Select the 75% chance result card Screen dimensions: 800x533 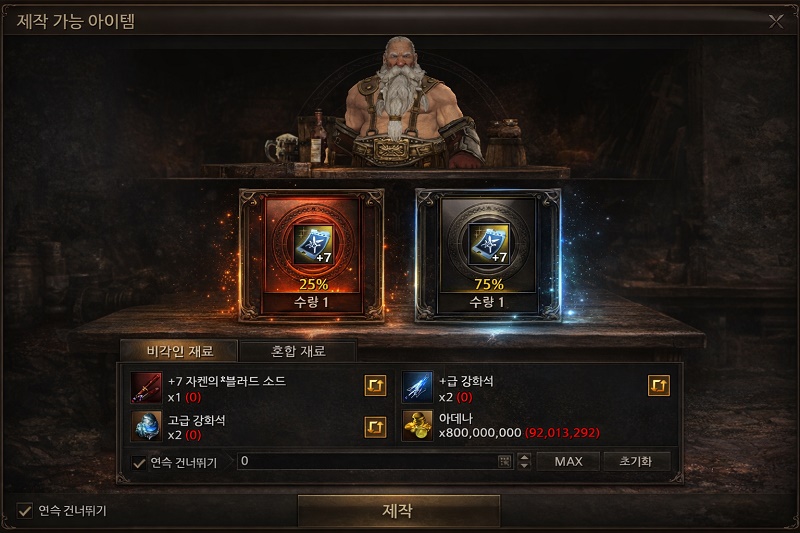point(488,255)
